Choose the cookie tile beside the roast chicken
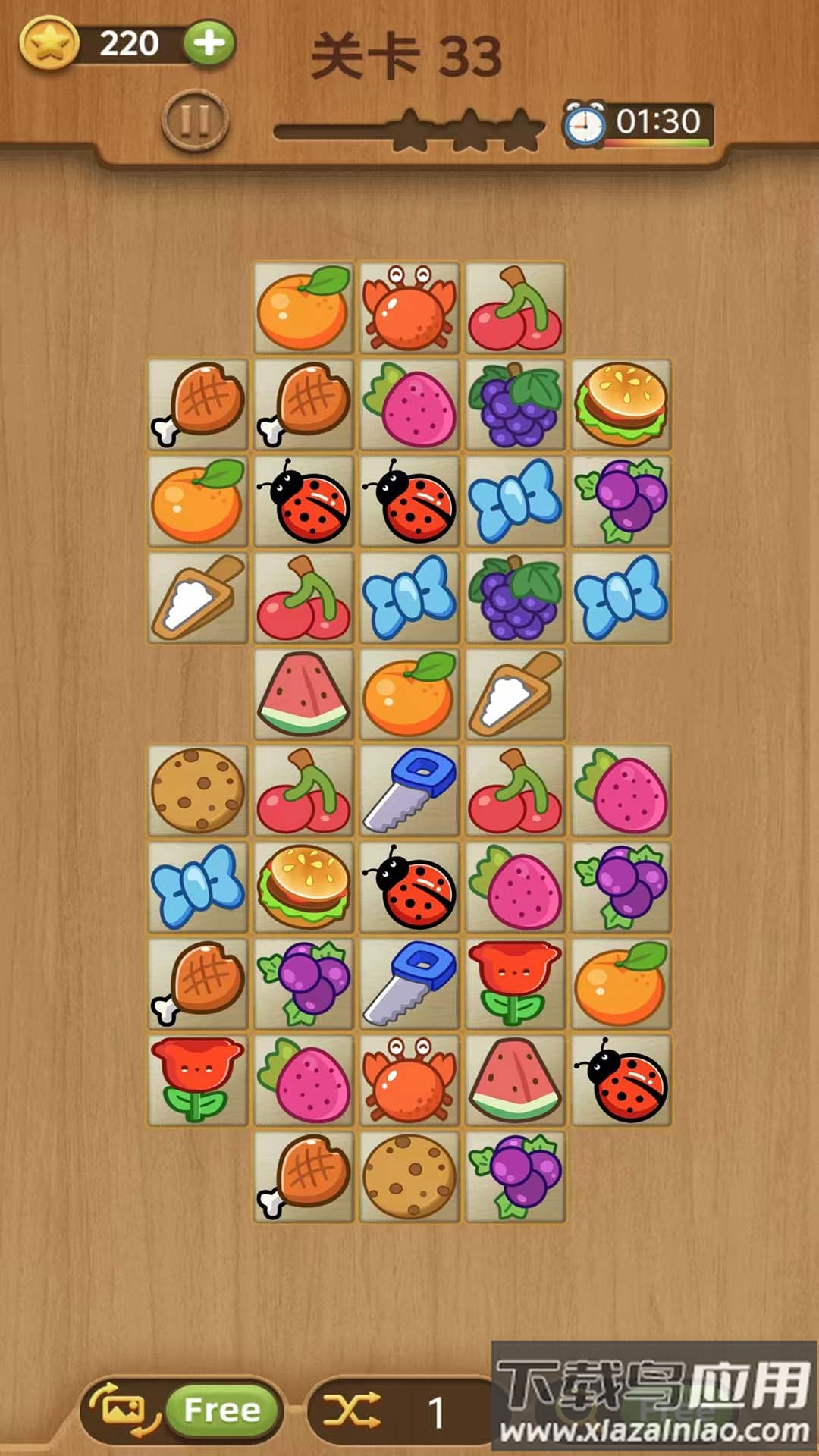Screen dimensions: 819x1456 click(409, 1176)
